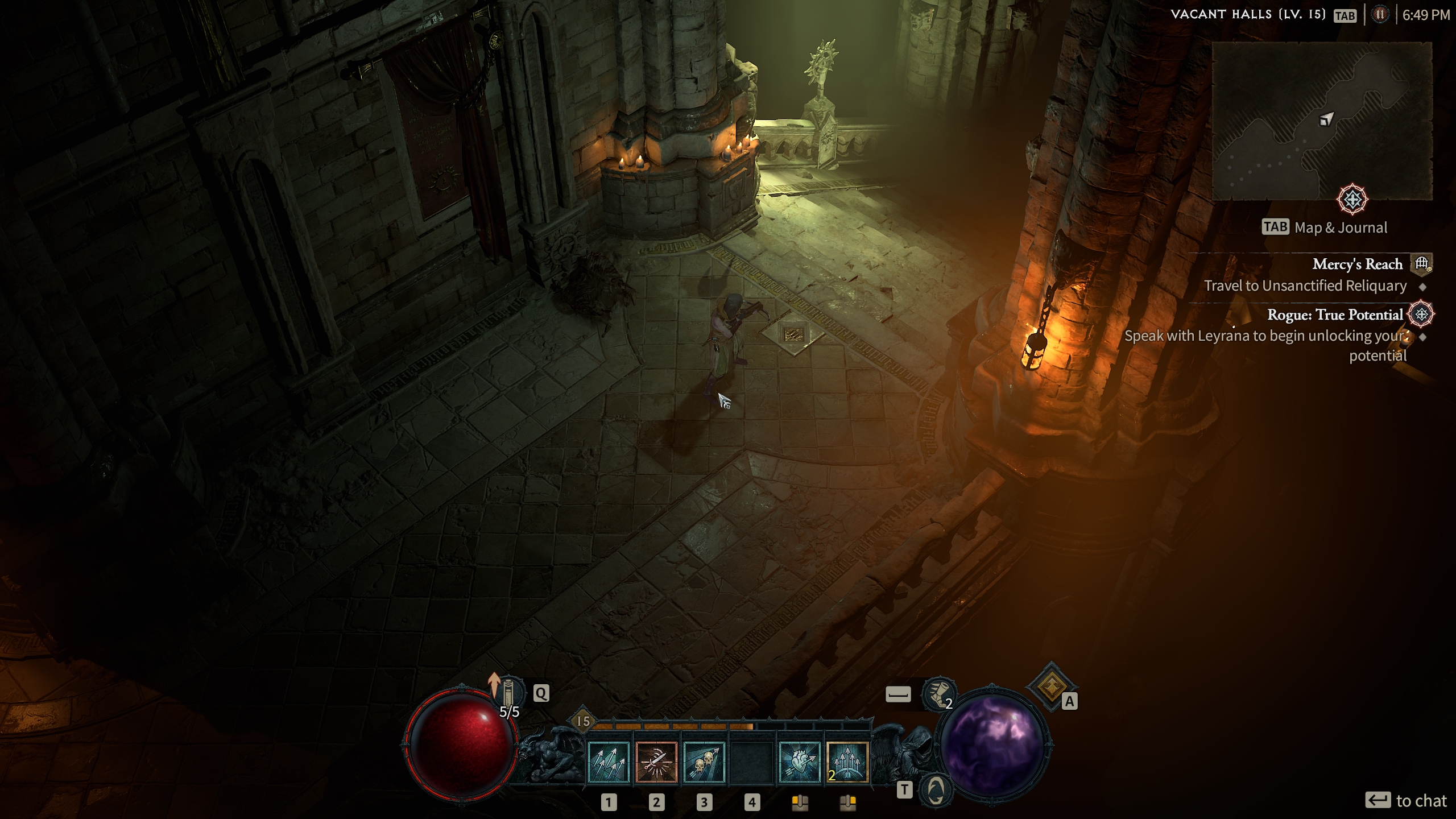Image resolution: width=1456 pixels, height=819 pixels.
Task: Open the minimap of Vacant Halls
Action: tap(1322, 121)
